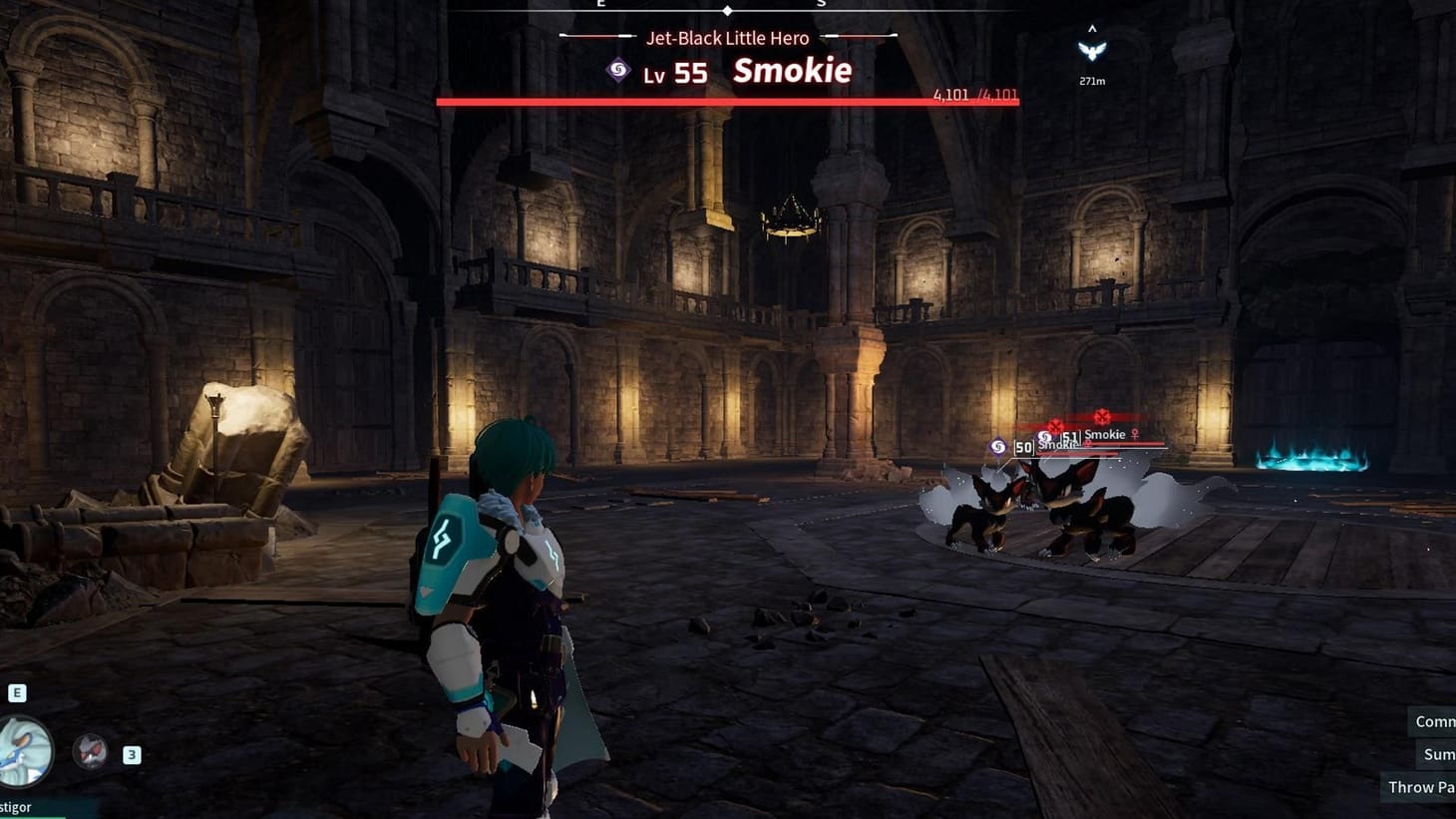This screenshot has width=1456, height=819.
Task: Click the female gender symbol beside Smokie
Action: click(x=1134, y=434)
